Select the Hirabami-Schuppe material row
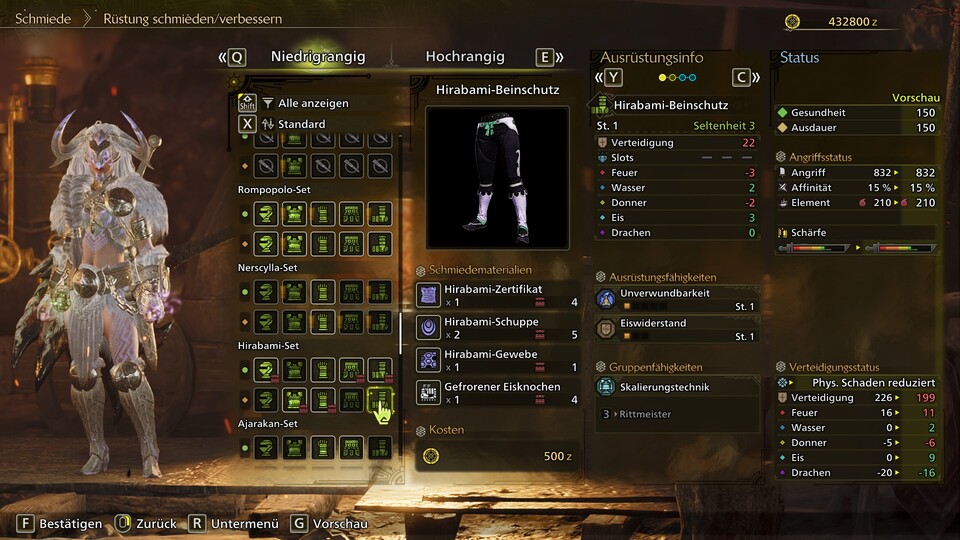Screen dimensions: 960x540 pyautogui.click(x=497, y=328)
